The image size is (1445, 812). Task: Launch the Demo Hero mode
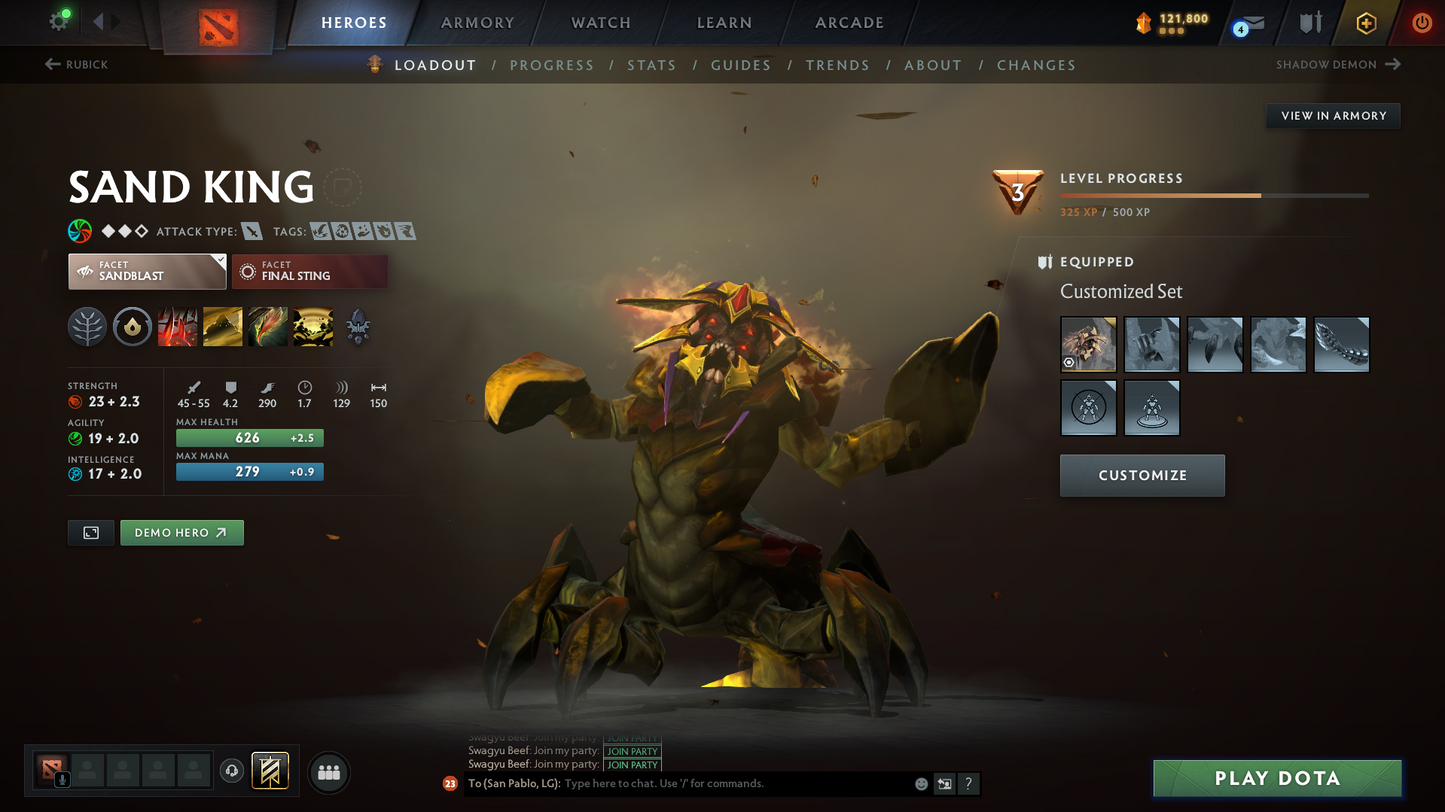[x=181, y=533]
